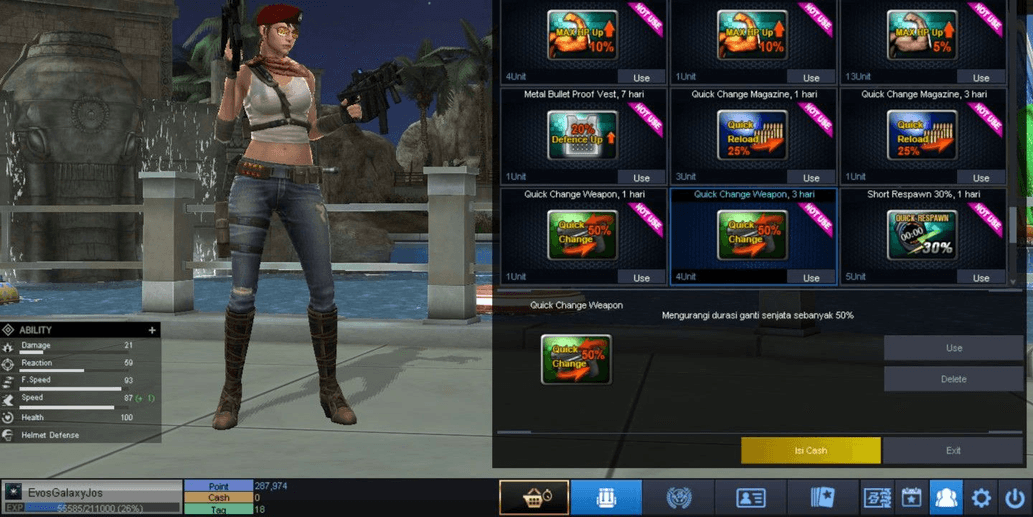
Task: Exit the inventory with the Exit button
Action: click(x=952, y=450)
